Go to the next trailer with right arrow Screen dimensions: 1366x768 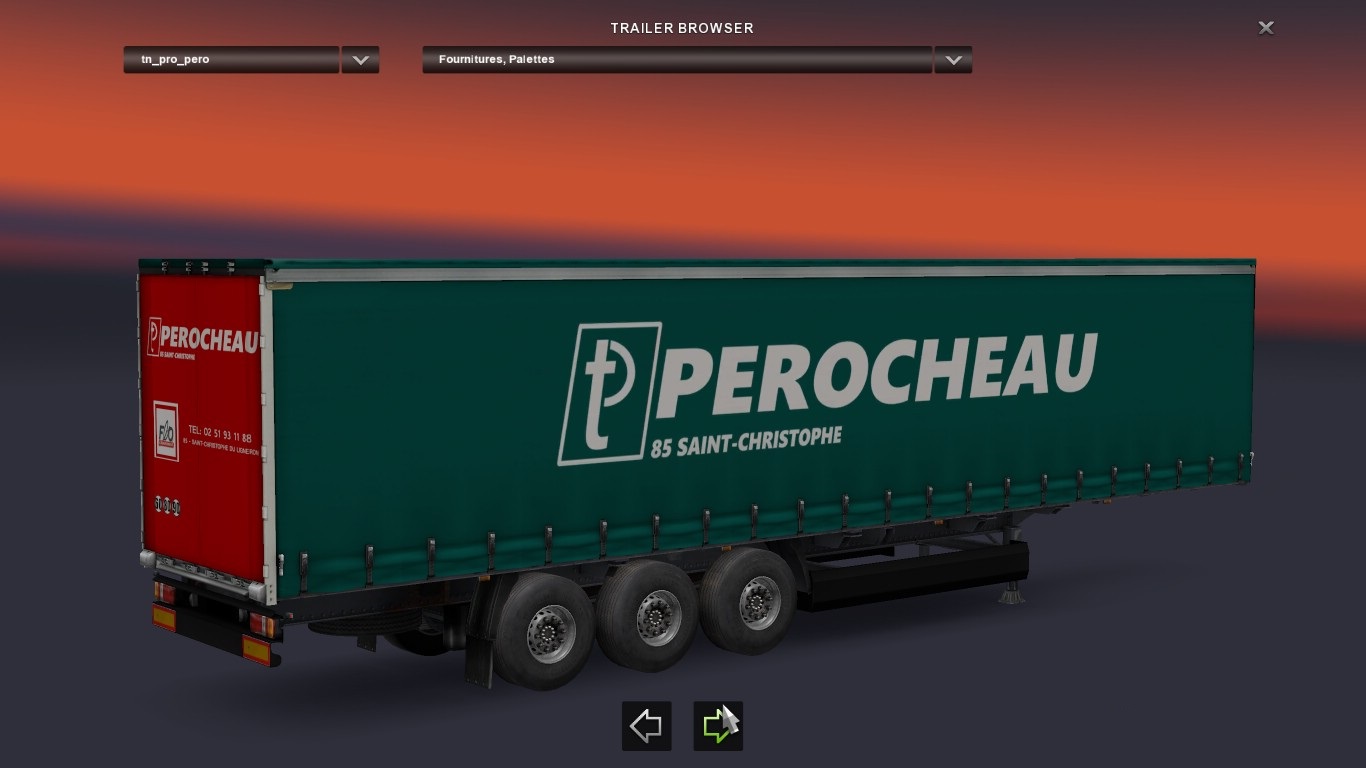[718, 726]
